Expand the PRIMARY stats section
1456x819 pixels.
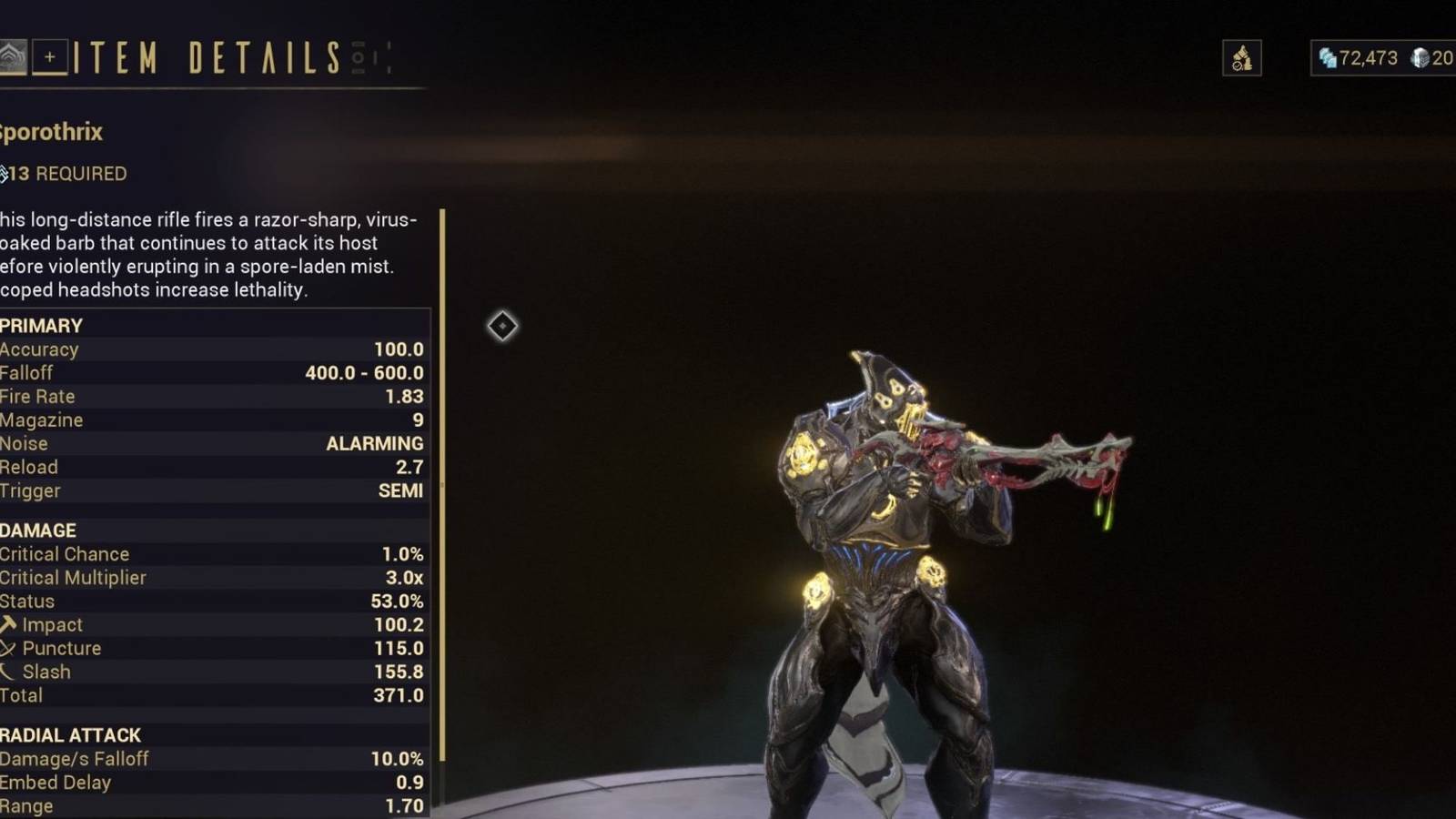(x=41, y=325)
